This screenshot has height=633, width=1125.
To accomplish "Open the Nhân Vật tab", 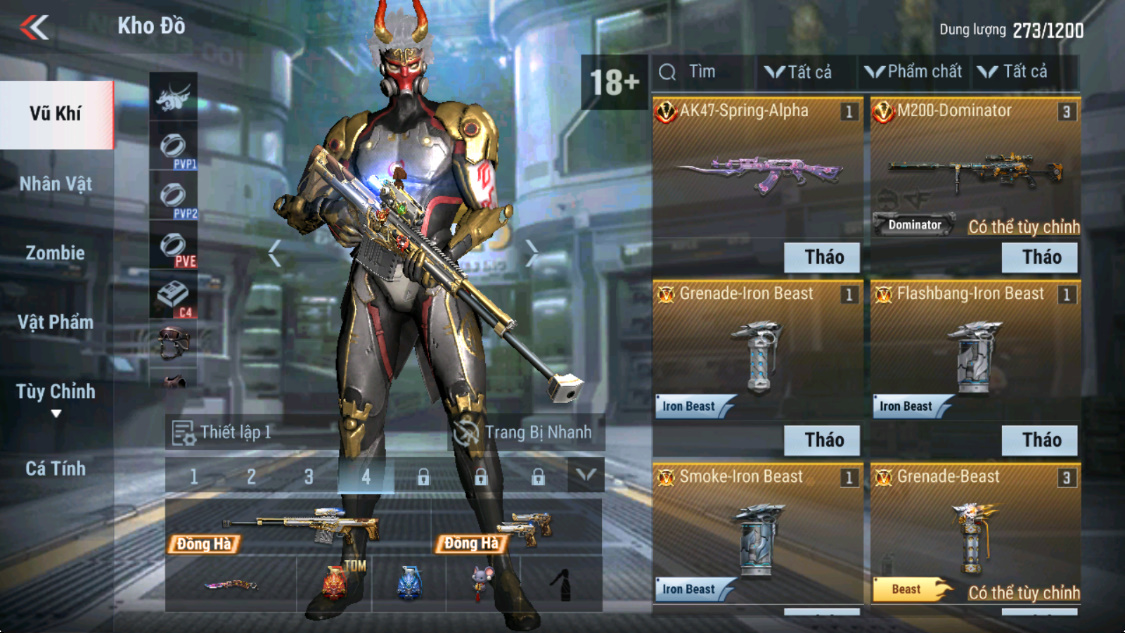I will [55, 184].
